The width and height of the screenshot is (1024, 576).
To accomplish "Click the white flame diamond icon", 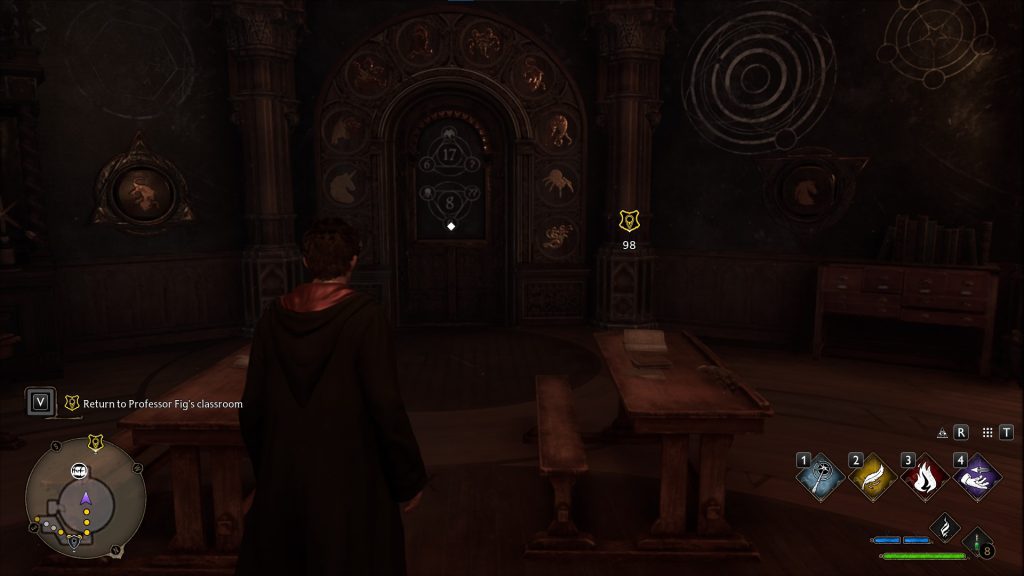I will click(x=944, y=528).
